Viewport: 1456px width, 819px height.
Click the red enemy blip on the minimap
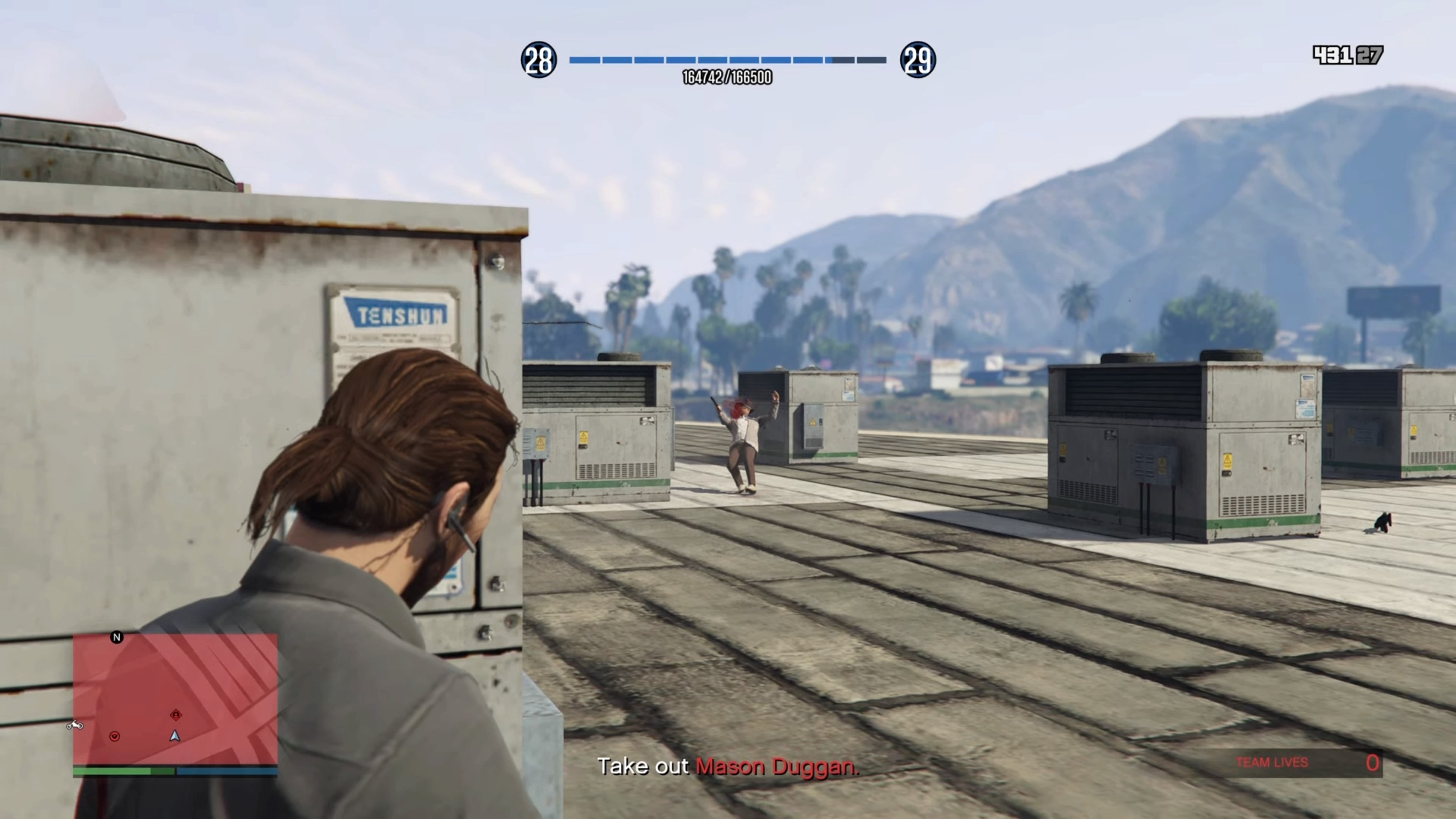176,714
